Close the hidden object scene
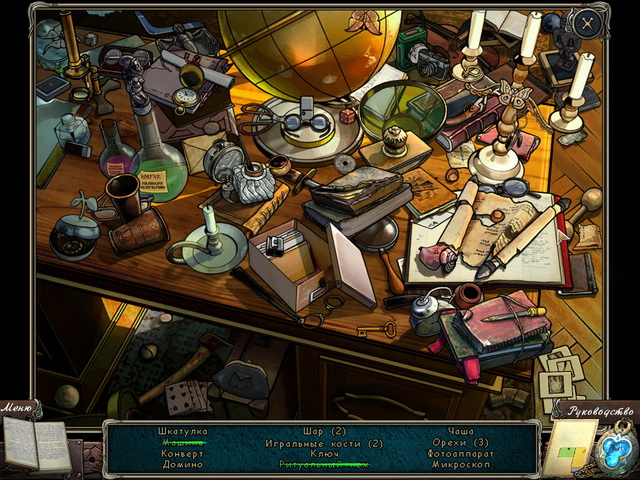Screen dimensions: 640x480 589,23
